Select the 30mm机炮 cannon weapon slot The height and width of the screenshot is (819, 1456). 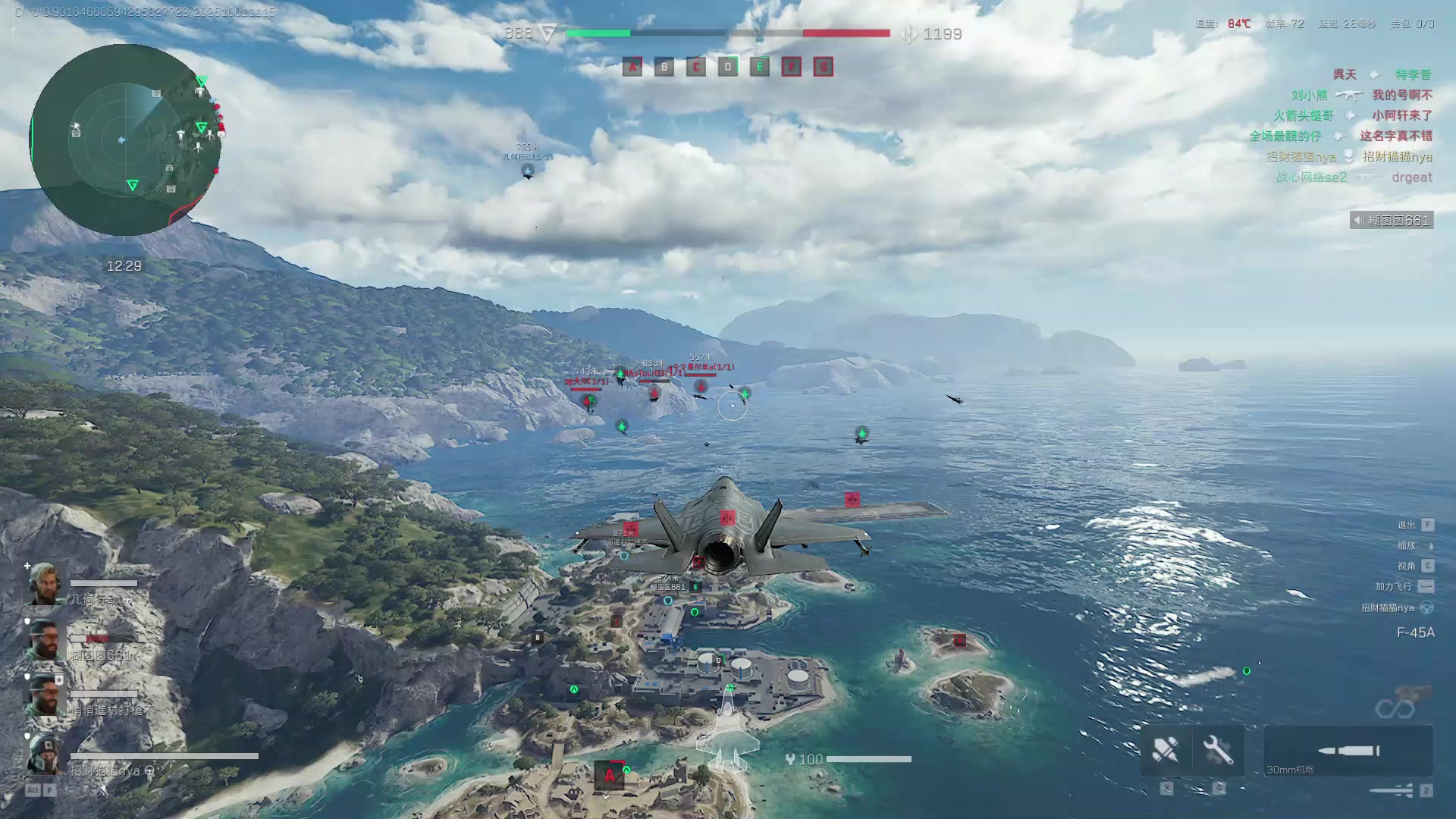tap(1348, 751)
